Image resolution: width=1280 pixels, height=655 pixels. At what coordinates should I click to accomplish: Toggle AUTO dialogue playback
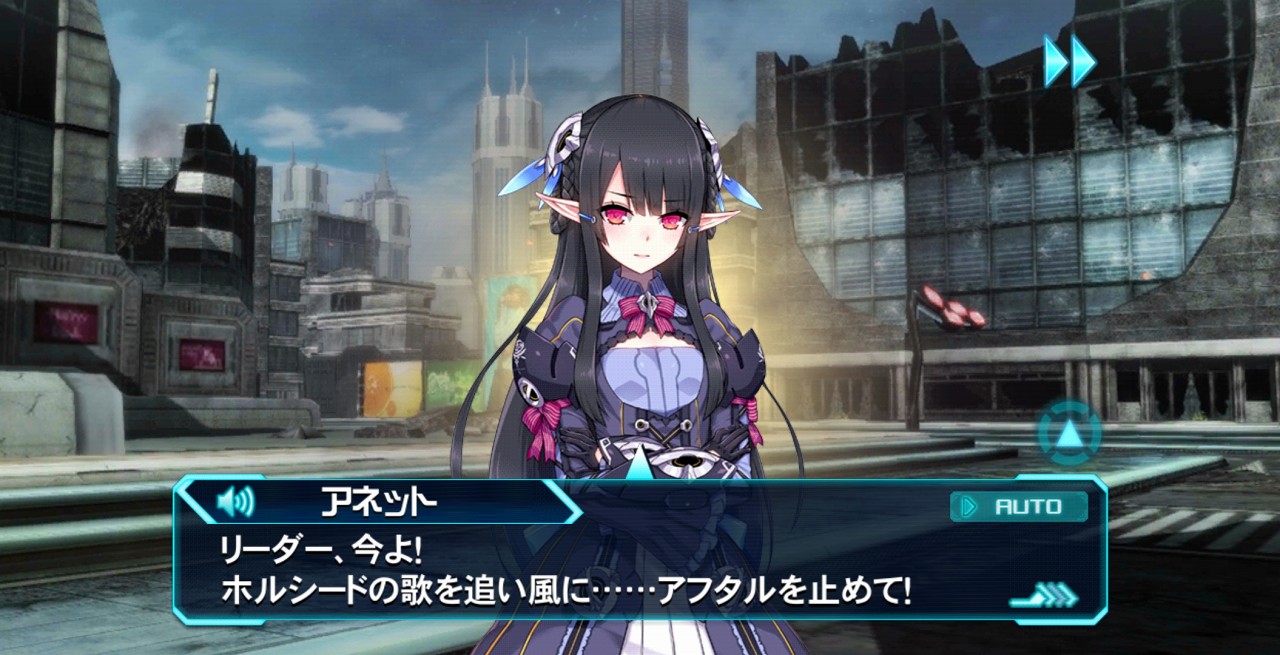pyautogui.click(x=1018, y=507)
